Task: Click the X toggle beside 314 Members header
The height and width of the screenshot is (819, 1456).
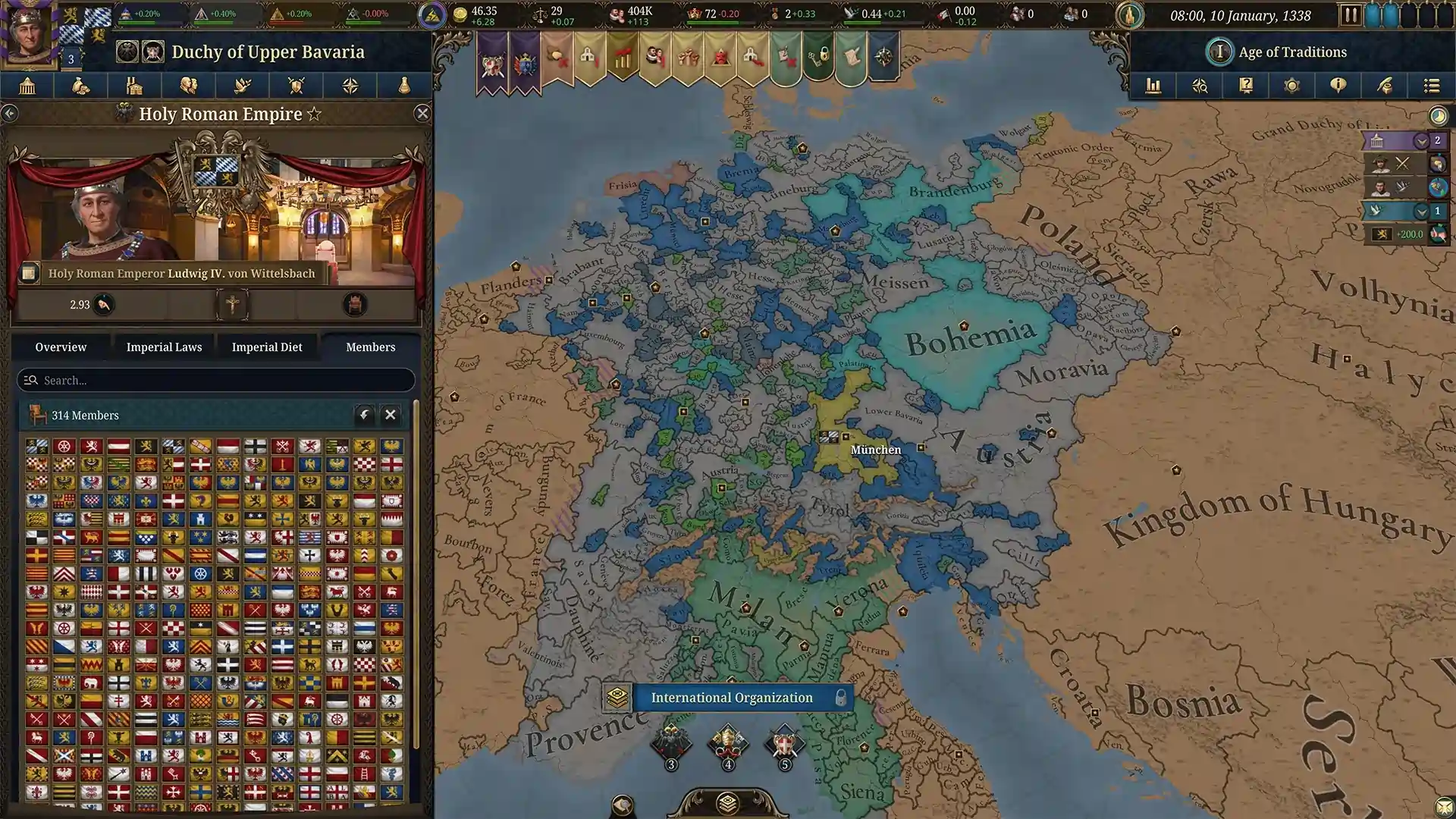Action: click(391, 415)
